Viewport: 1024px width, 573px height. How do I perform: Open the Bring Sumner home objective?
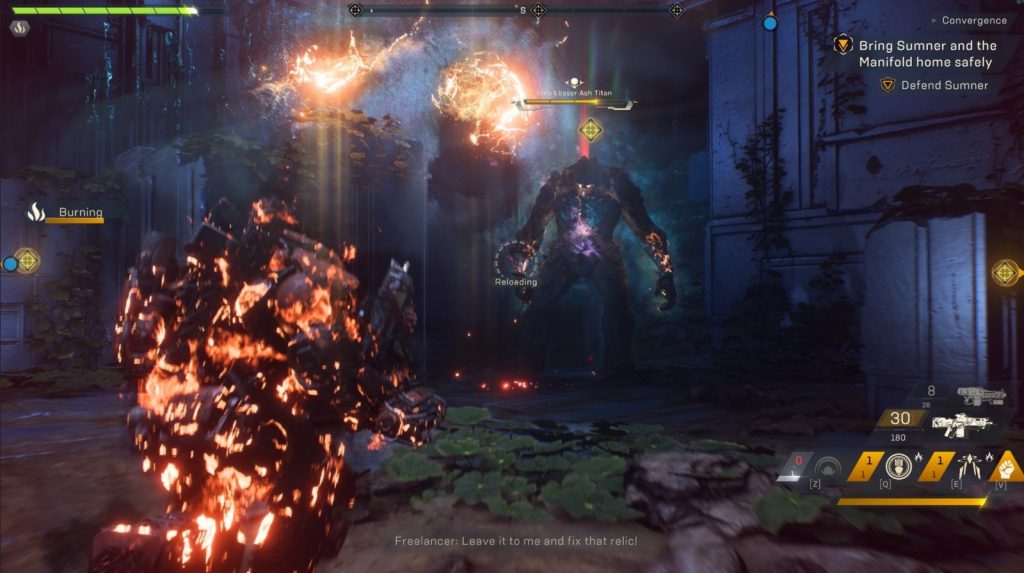(x=927, y=53)
